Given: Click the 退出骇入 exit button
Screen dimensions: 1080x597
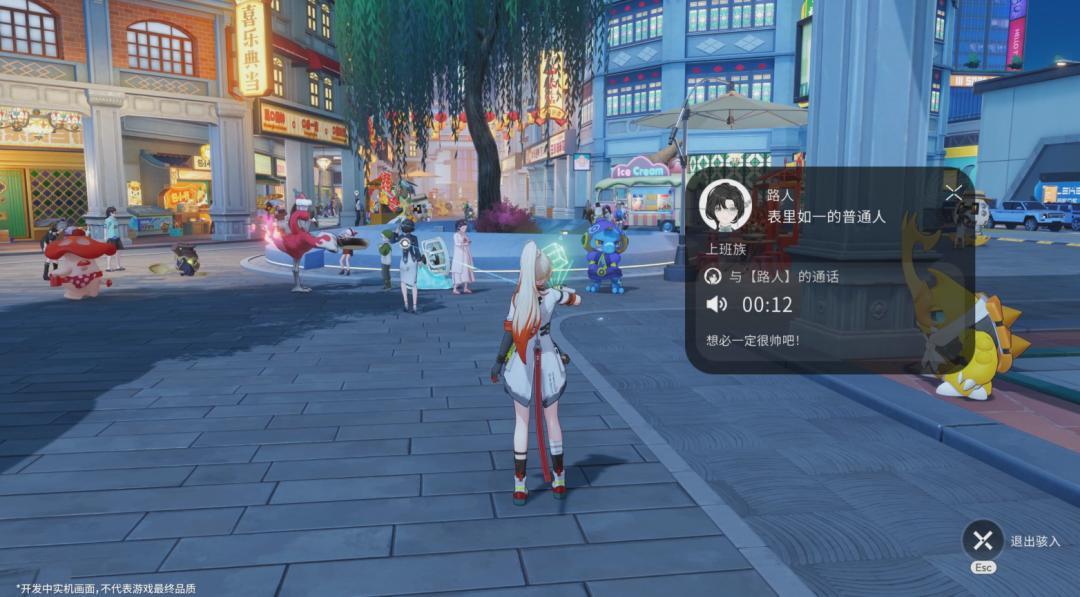Looking at the screenshot, I should [982, 541].
